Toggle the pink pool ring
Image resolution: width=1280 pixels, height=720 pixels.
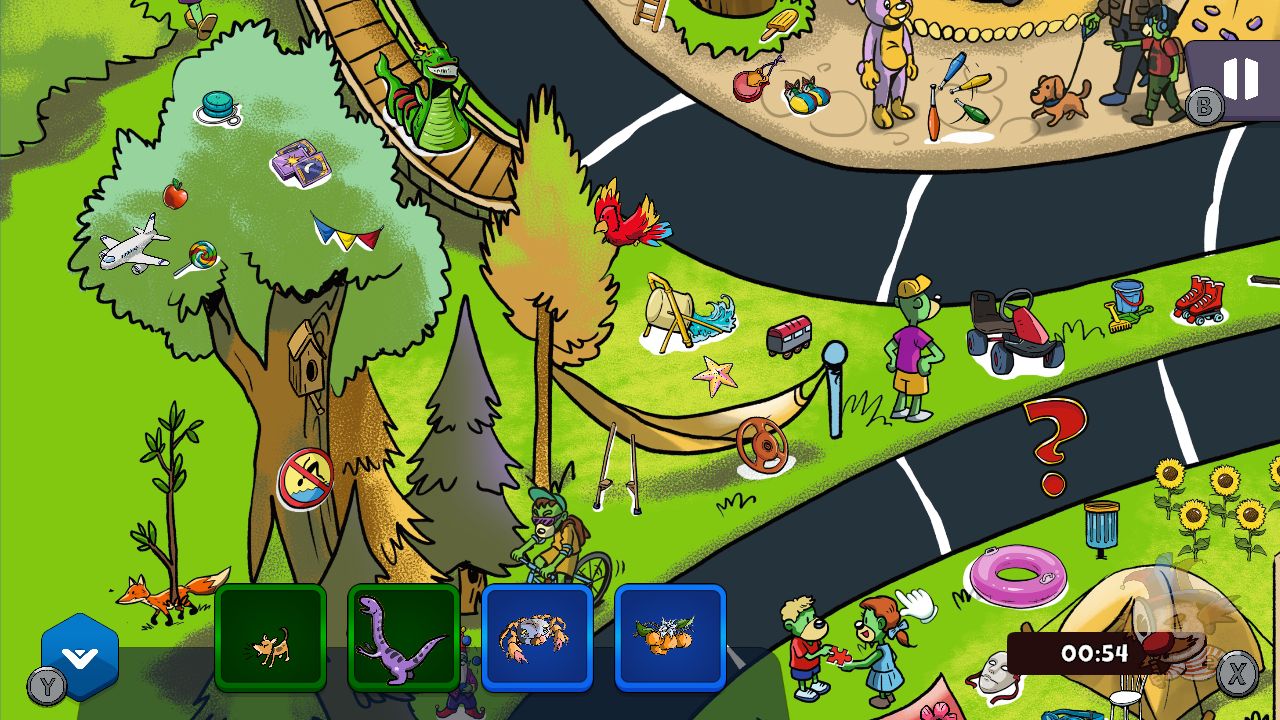tap(1016, 580)
